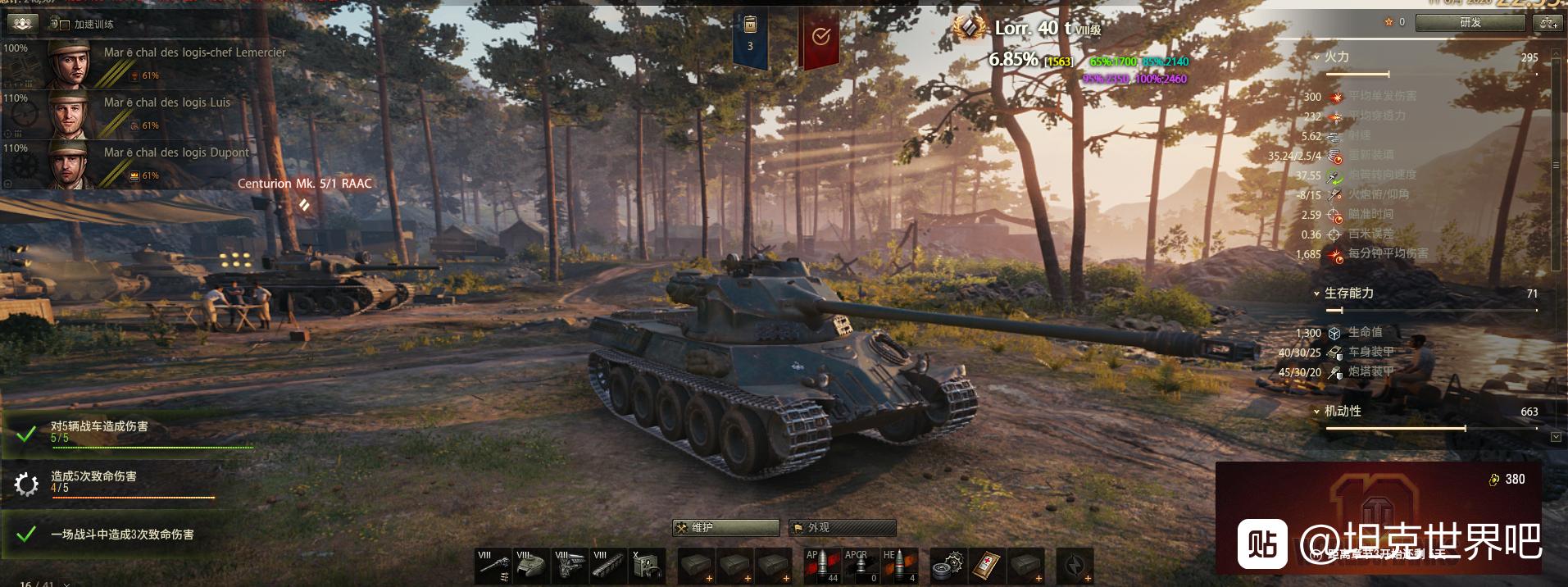Click the vehicle compare scales icon
This screenshot has width=1568, height=587.
pyautogui.click(x=1548, y=23)
